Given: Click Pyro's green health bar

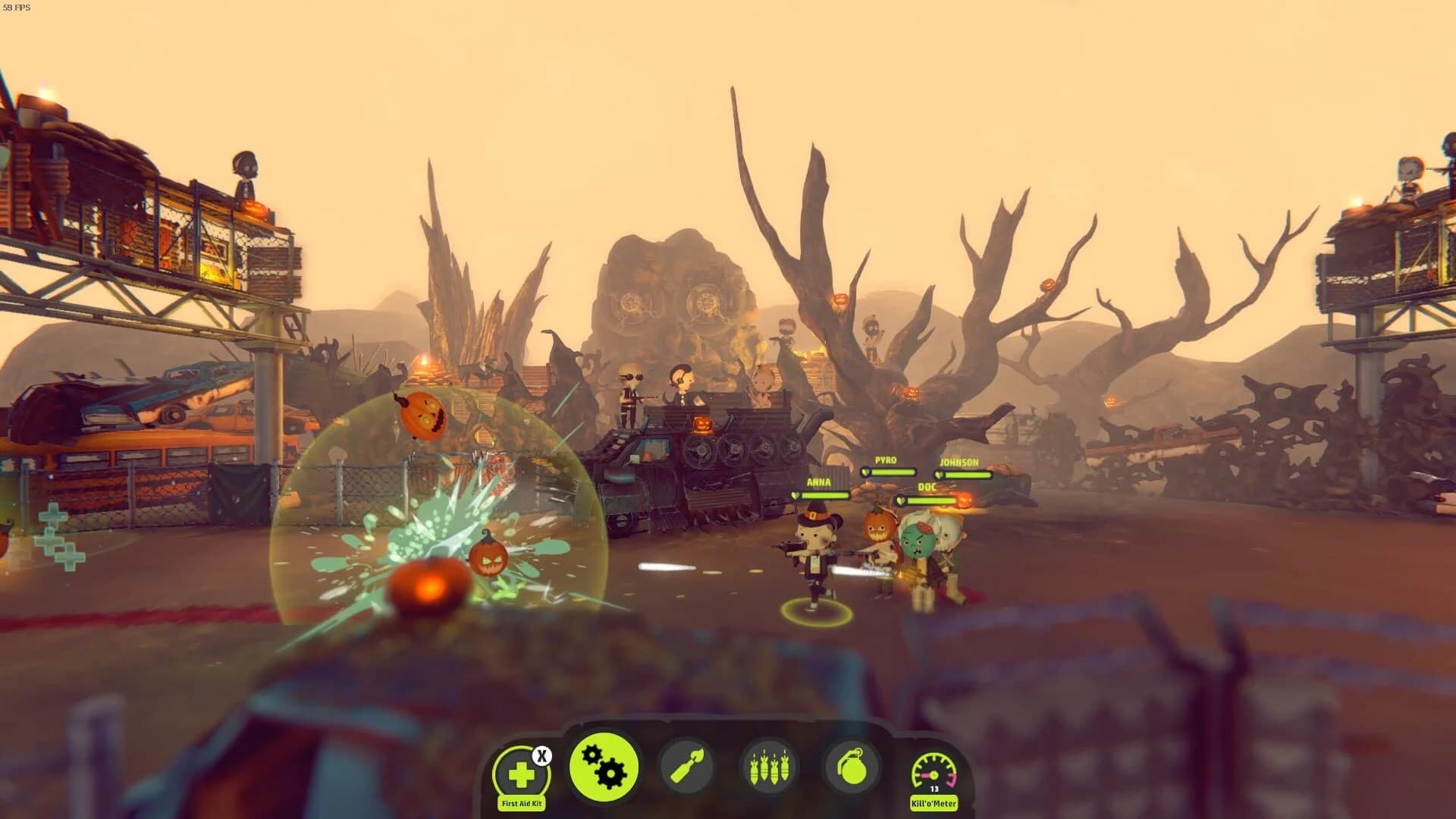Looking at the screenshot, I should point(899,472).
